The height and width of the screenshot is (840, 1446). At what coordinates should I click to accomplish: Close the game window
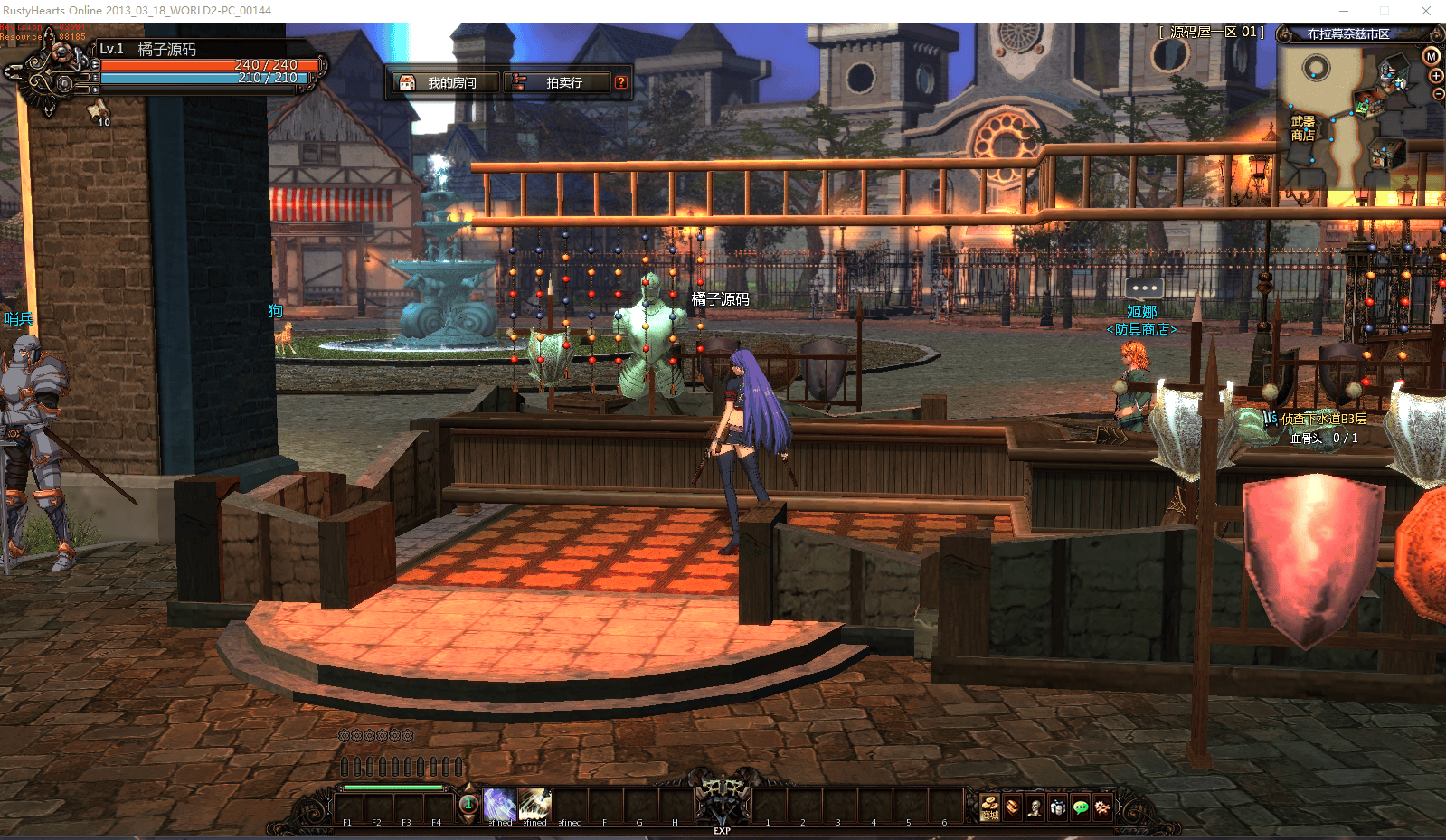click(1426, 11)
